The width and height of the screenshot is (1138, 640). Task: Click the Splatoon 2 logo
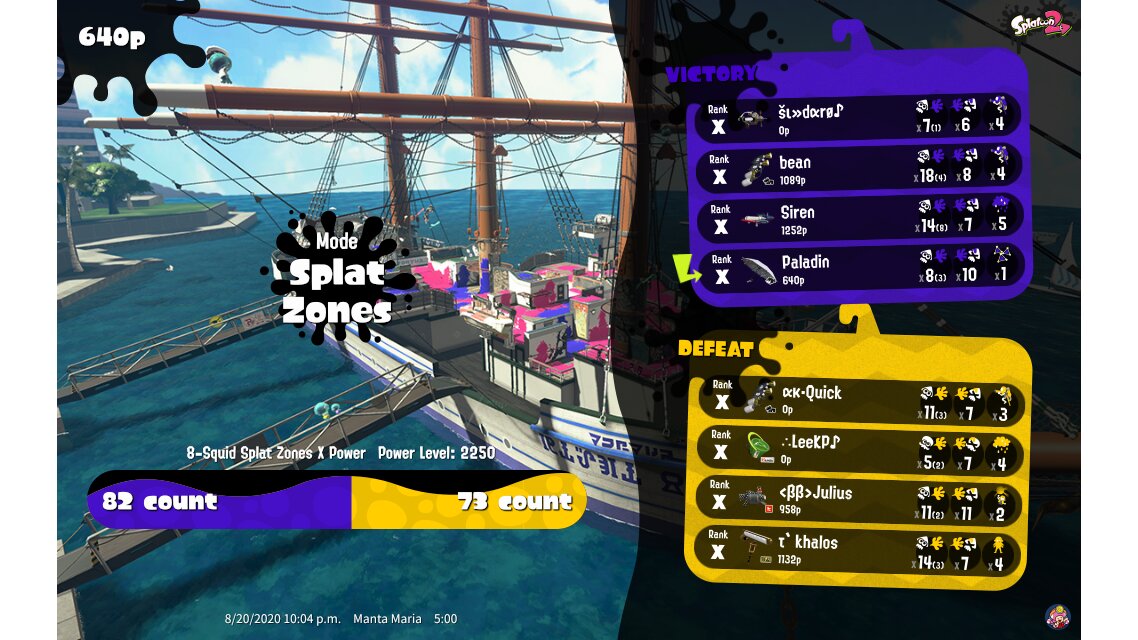(x=1041, y=22)
